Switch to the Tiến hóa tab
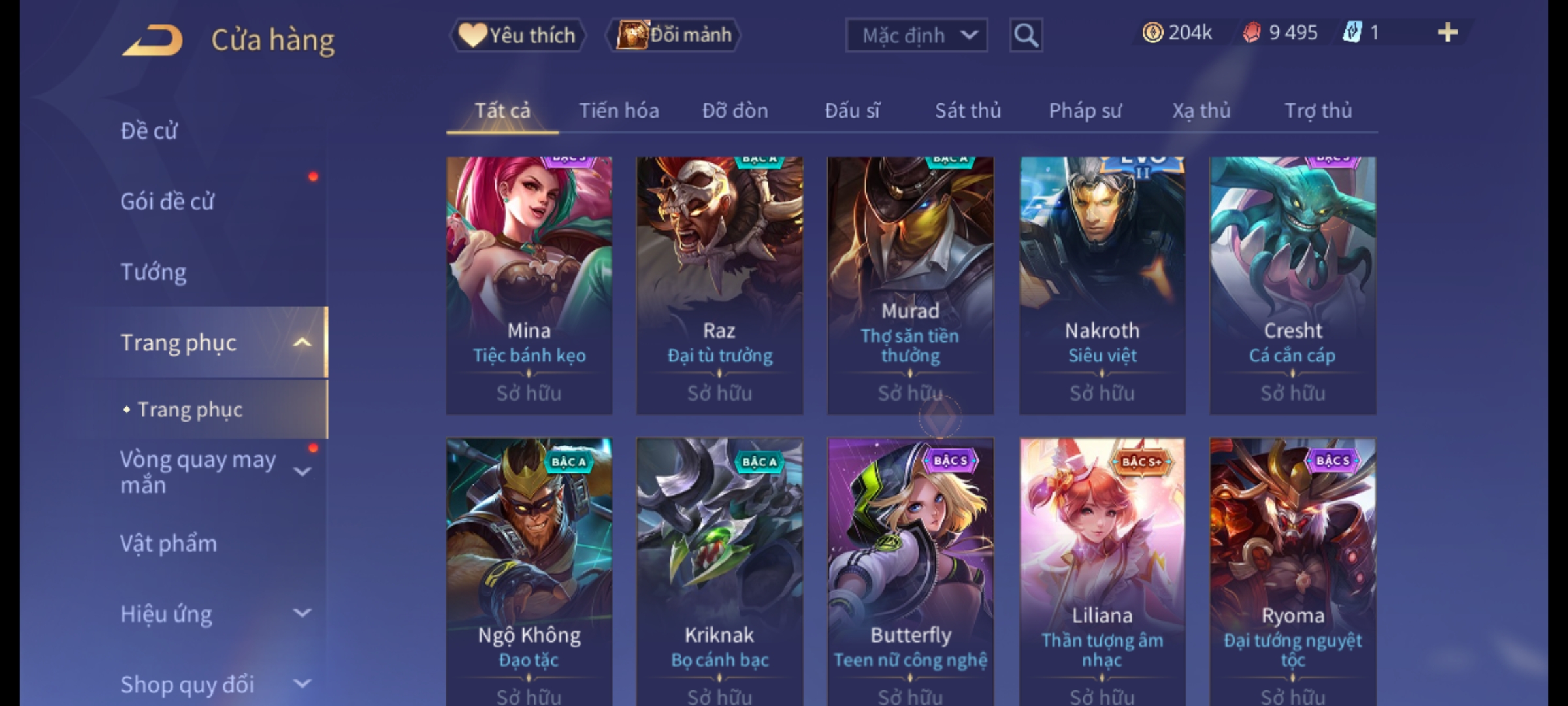 coord(619,111)
